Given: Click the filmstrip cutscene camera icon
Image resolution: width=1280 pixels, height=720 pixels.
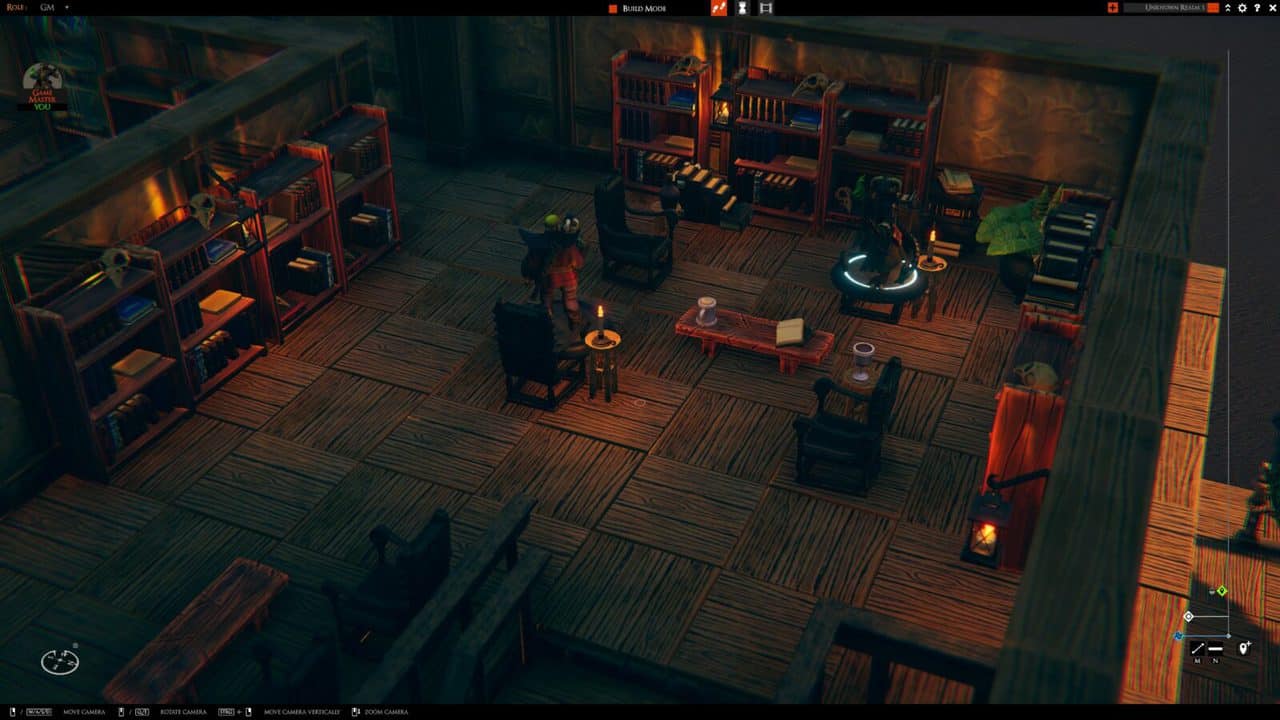Looking at the screenshot, I should coord(767,8).
